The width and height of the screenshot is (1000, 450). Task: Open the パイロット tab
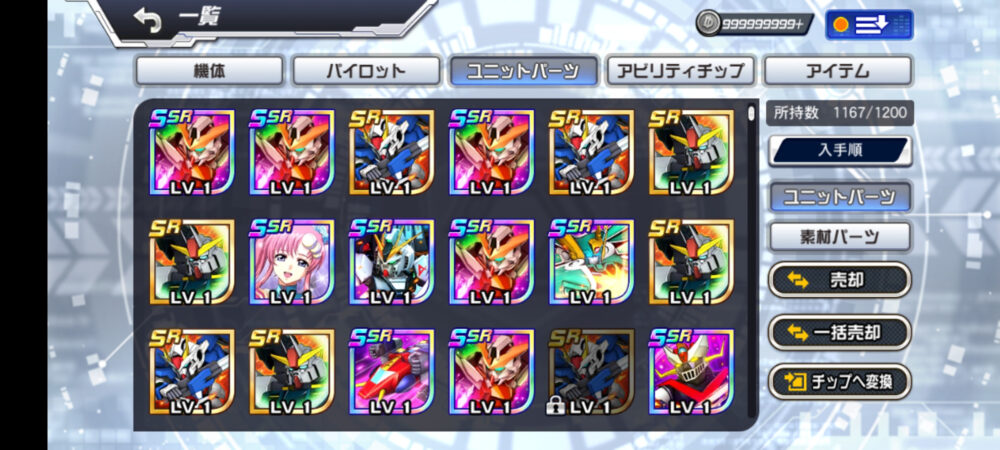(366, 71)
